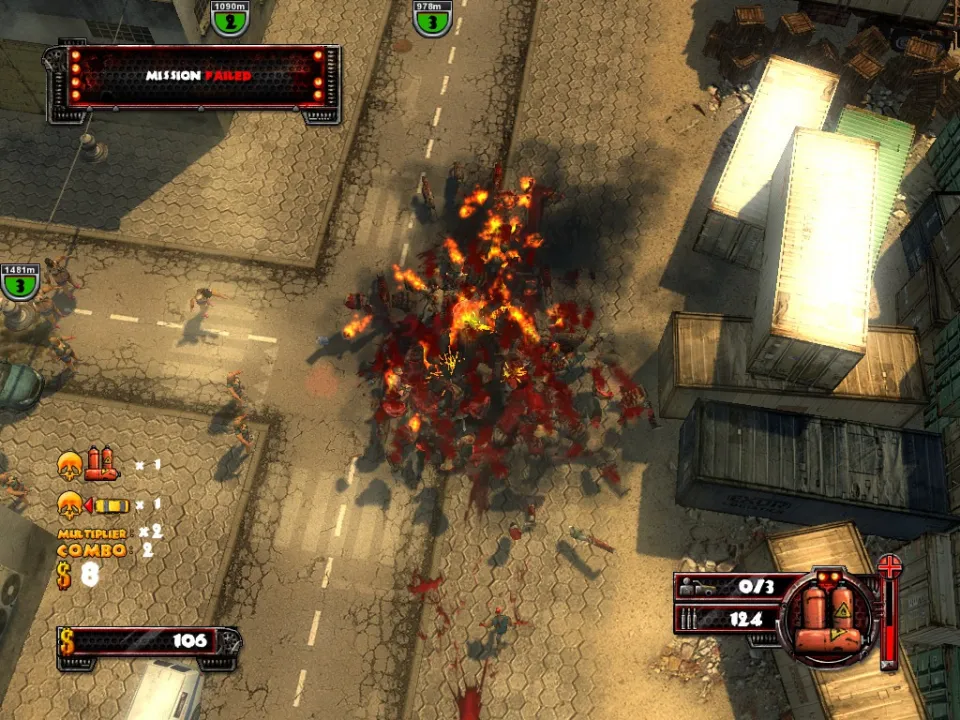Click the 1090m objective distance marker
Viewport: 960px width, 720px height.
click(230, 19)
